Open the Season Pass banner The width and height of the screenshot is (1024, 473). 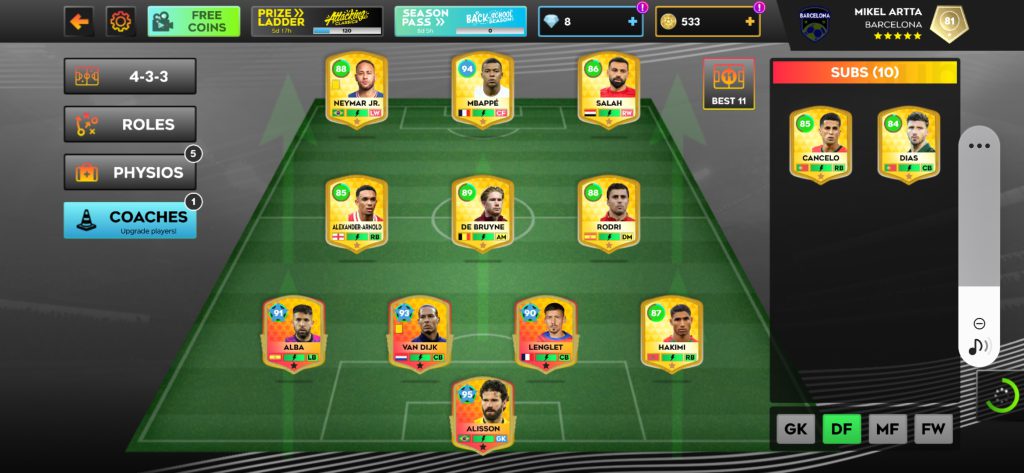(x=460, y=21)
